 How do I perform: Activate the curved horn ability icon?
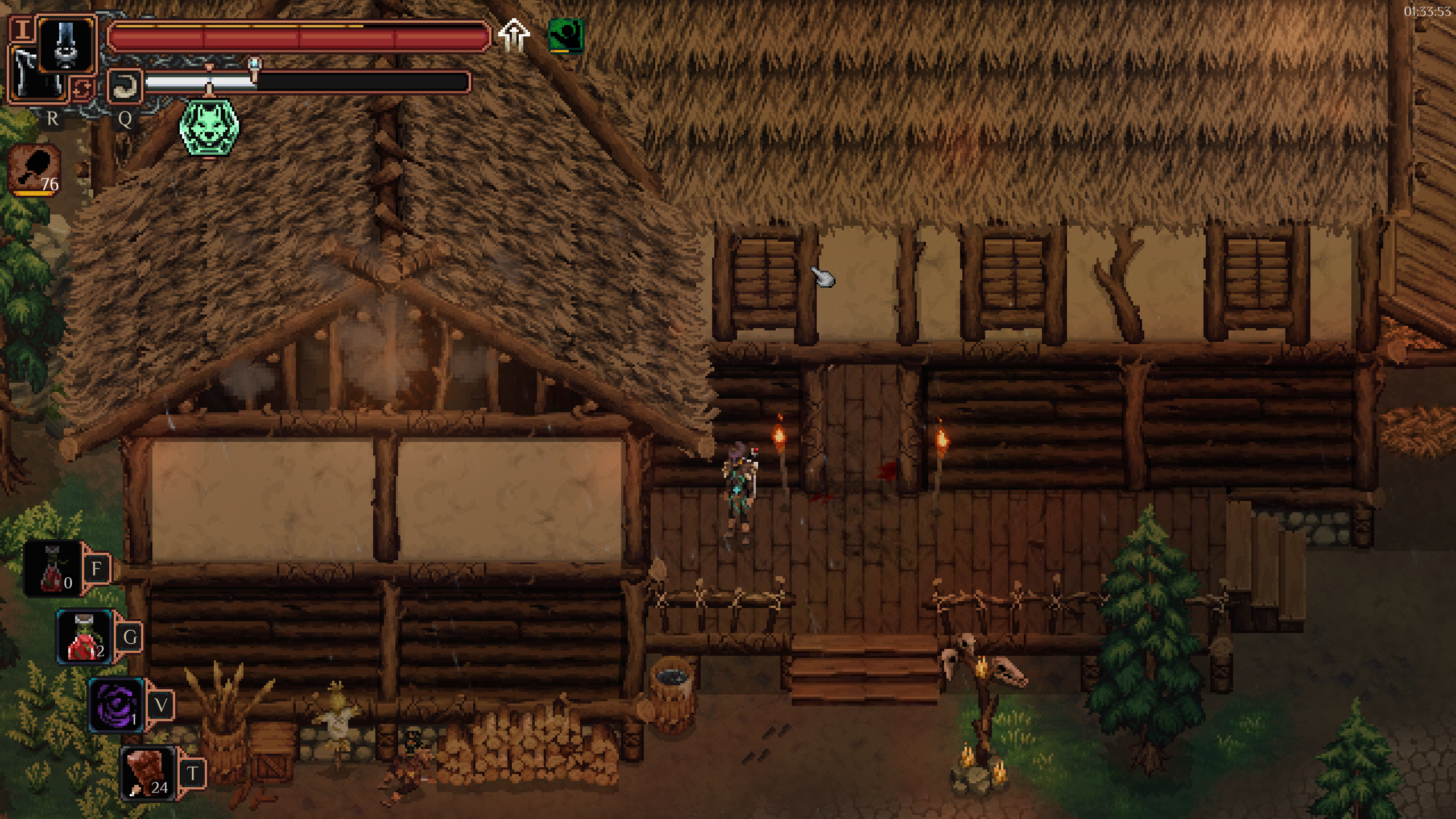click(x=125, y=85)
